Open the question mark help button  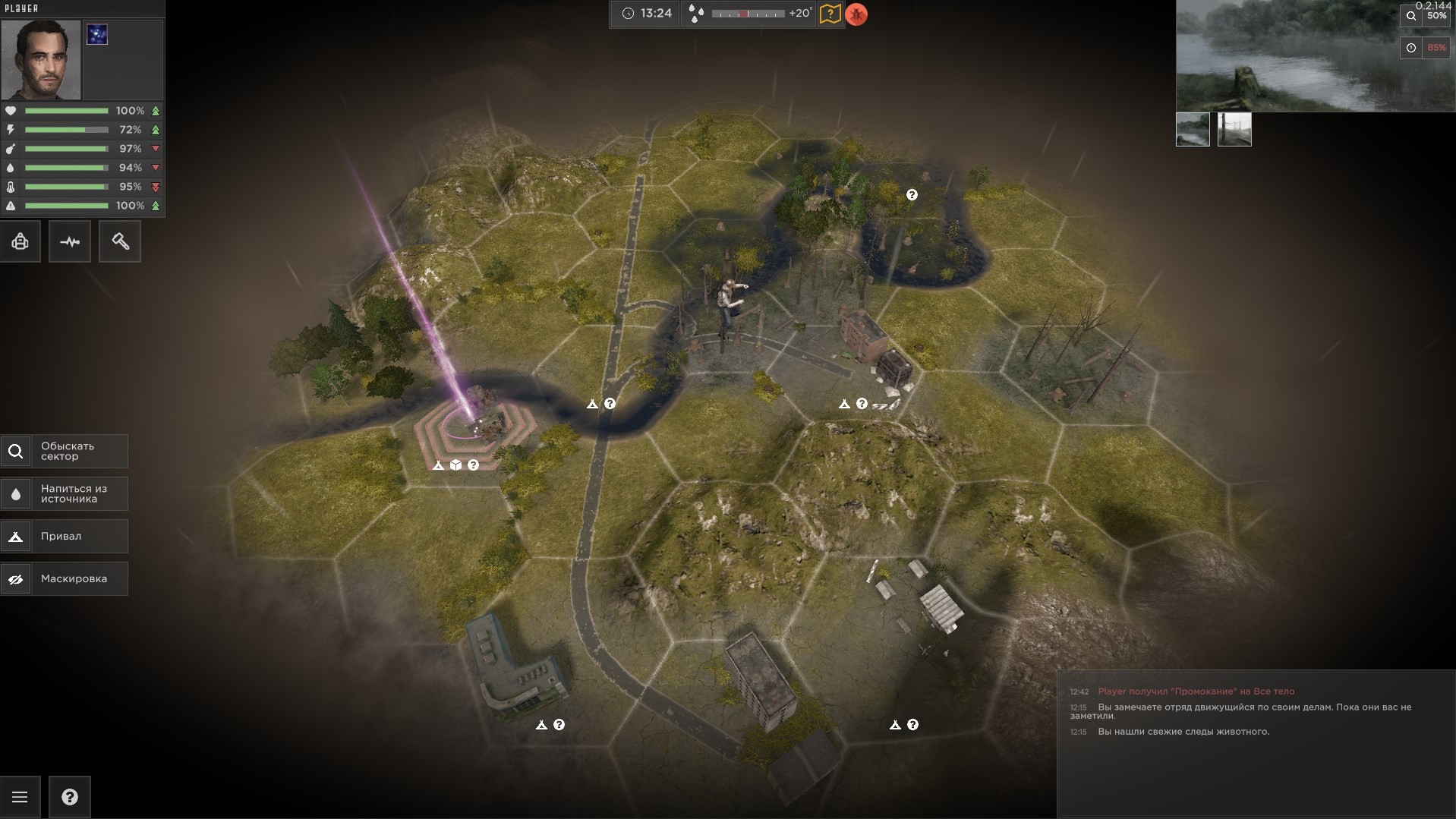(x=70, y=797)
